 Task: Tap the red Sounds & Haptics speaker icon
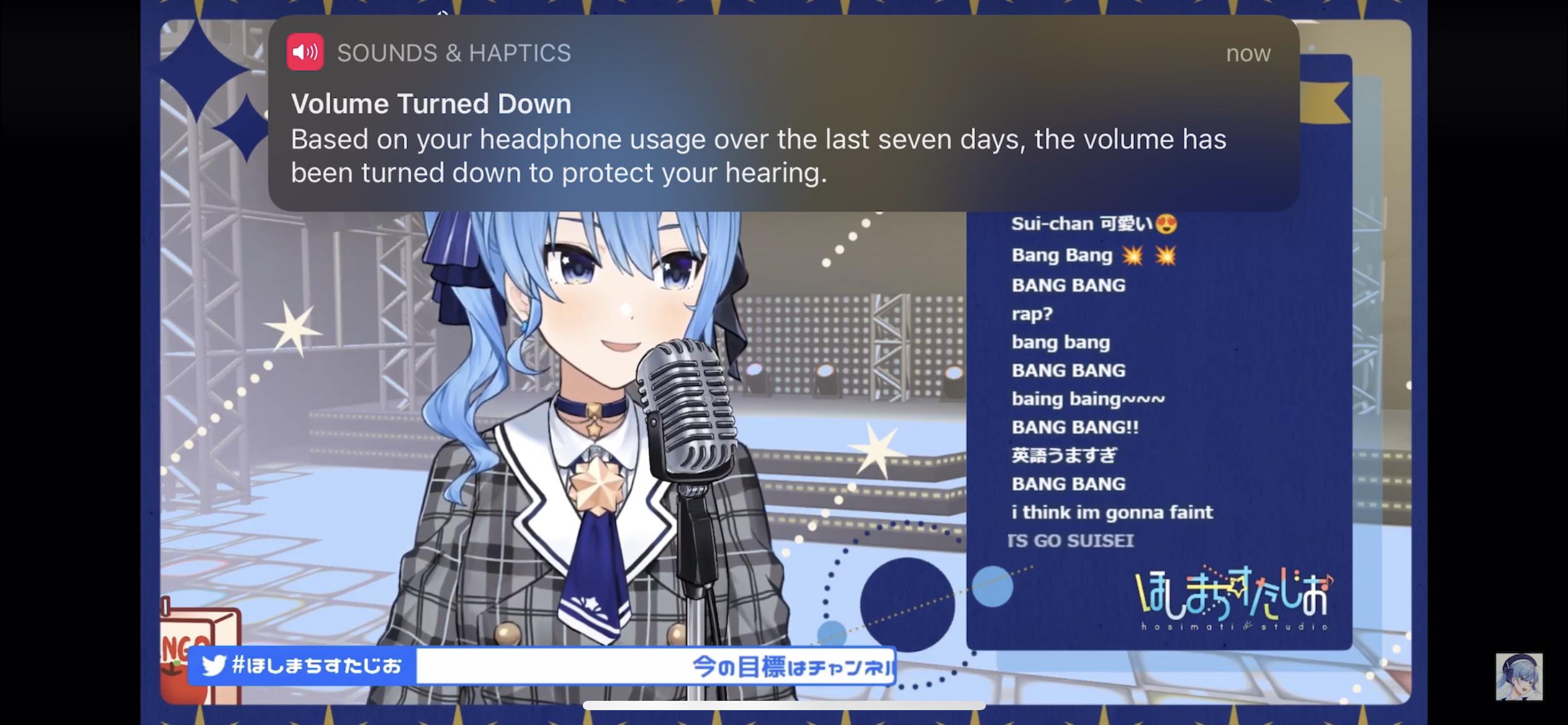(306, 52)
